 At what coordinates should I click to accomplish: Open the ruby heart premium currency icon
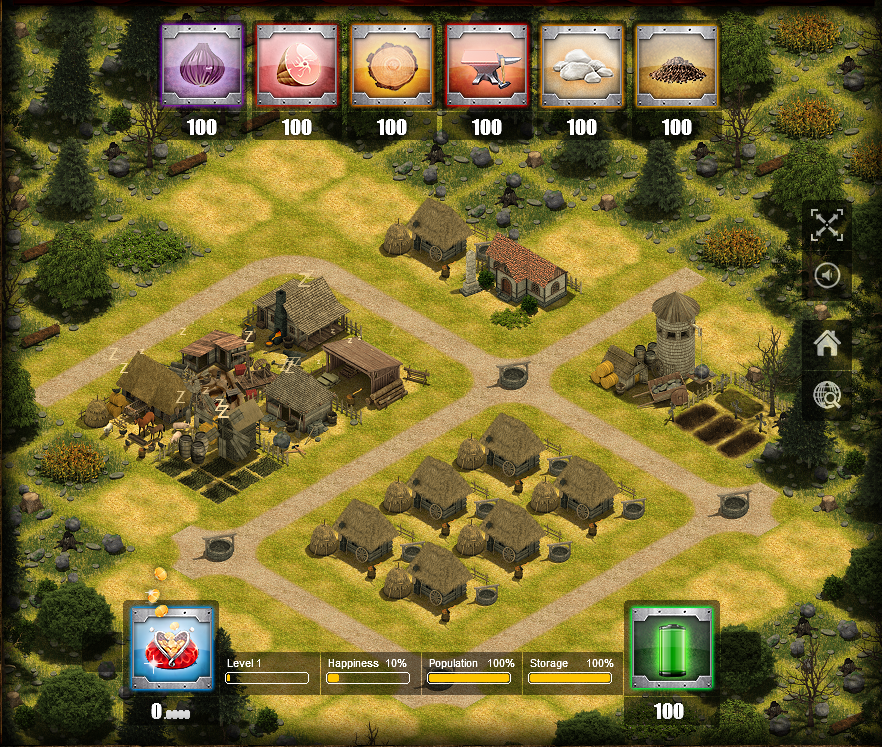click(173, 648)
